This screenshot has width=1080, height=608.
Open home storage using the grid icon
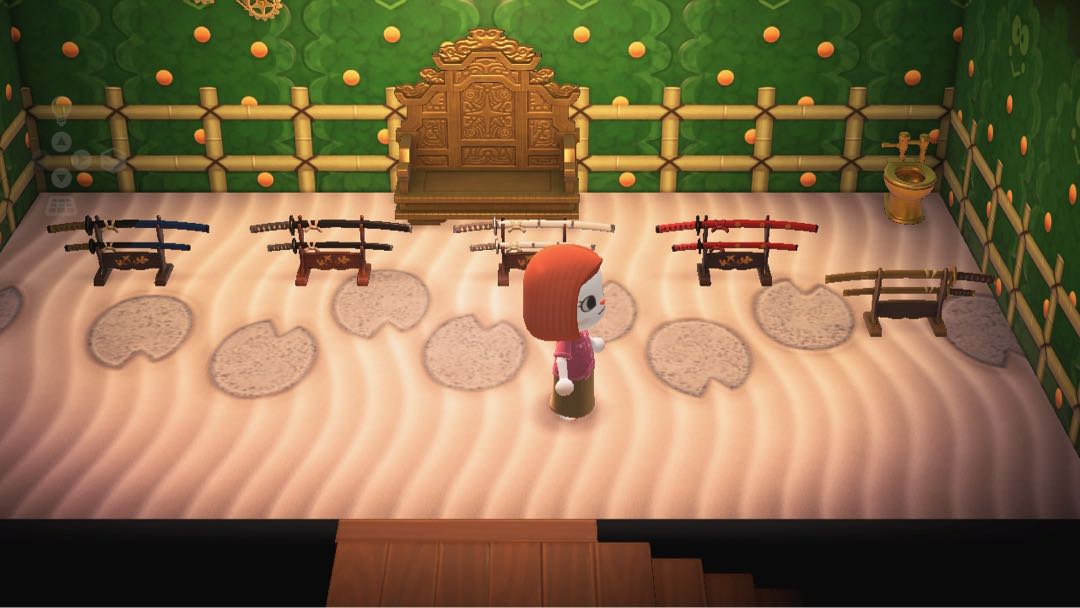click(x=61, y=204)
